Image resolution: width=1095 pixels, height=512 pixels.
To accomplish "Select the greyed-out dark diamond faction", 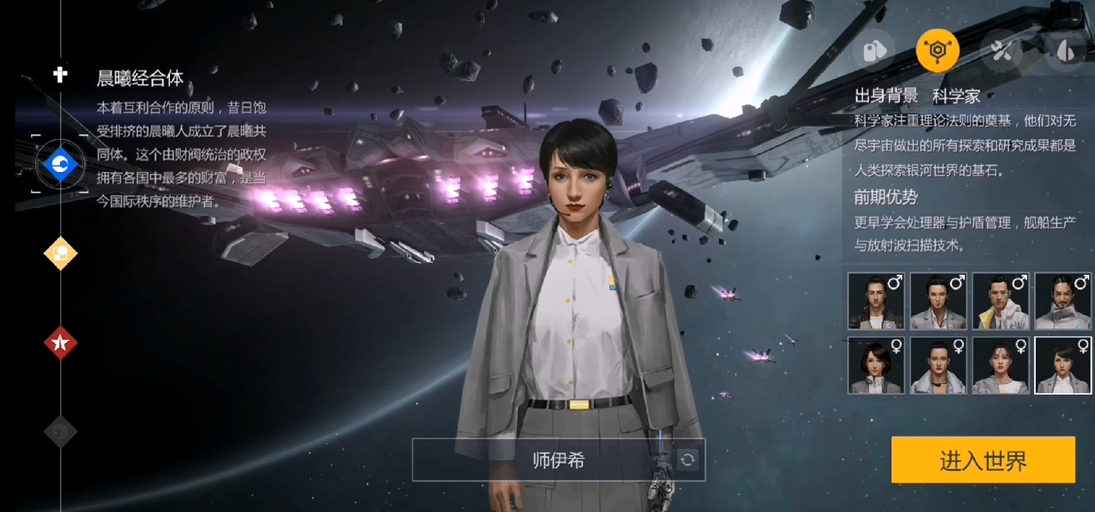I will click(60, 431).
